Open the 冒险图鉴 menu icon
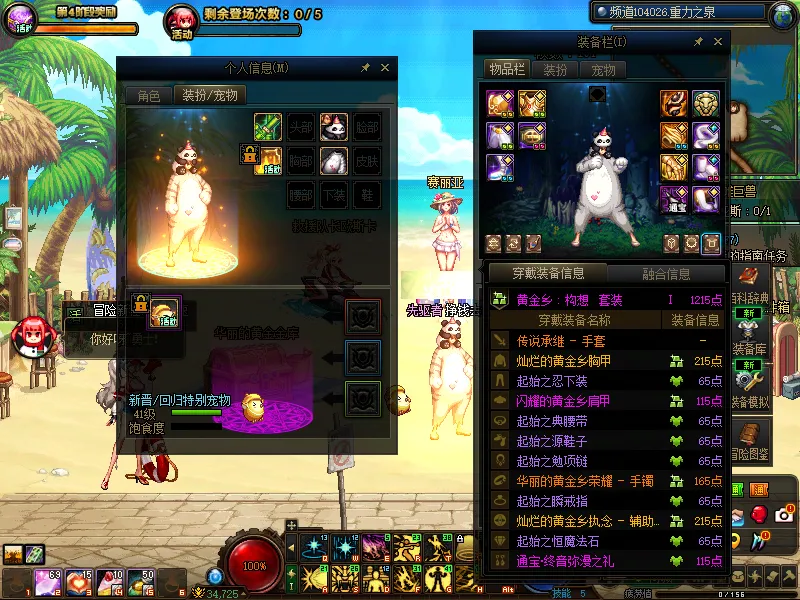The width and height of the screenshot is (800, 600). 751,439
